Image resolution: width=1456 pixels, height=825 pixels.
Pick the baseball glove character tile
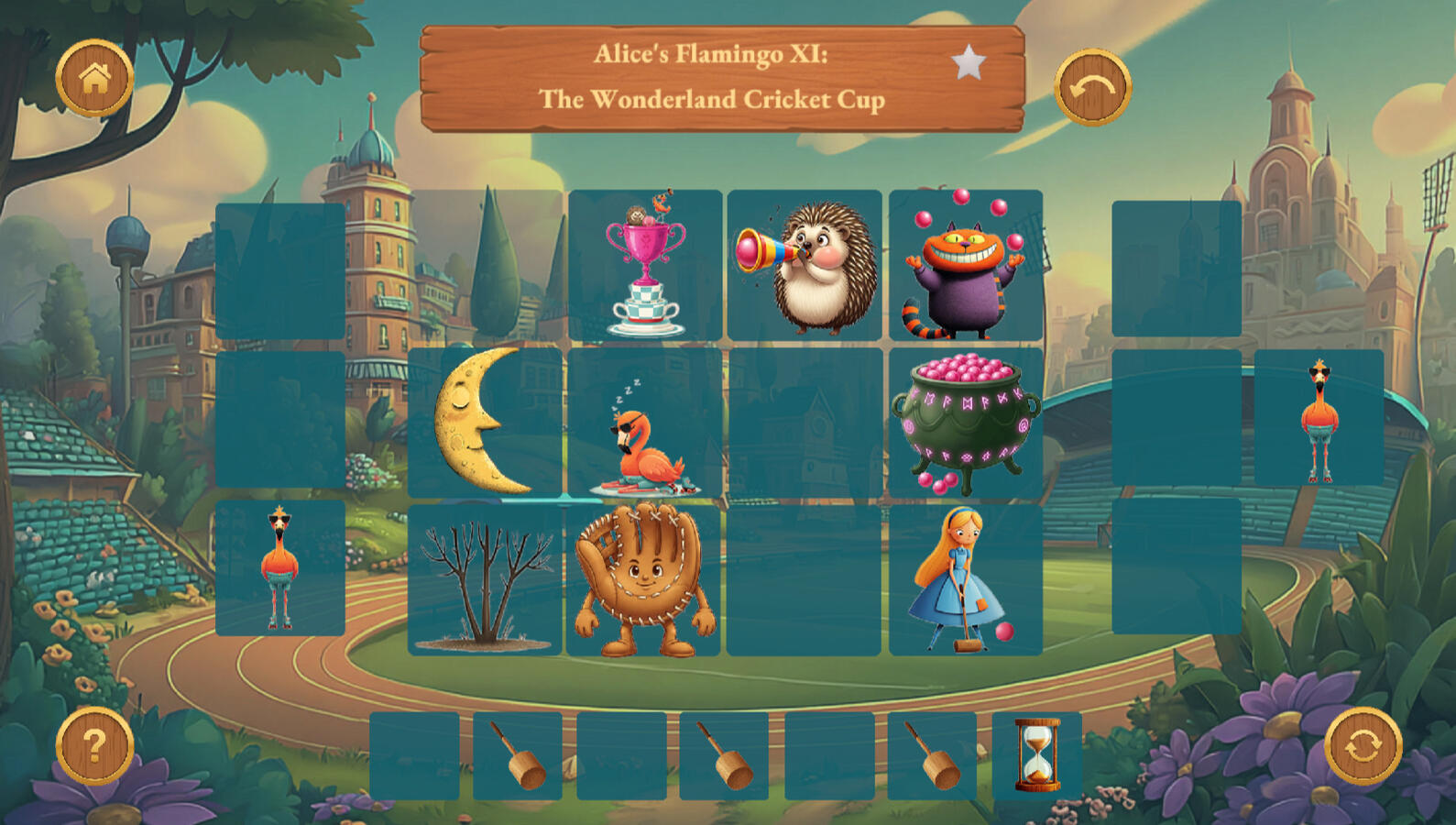pyautogui.click(x=644, y=580)
